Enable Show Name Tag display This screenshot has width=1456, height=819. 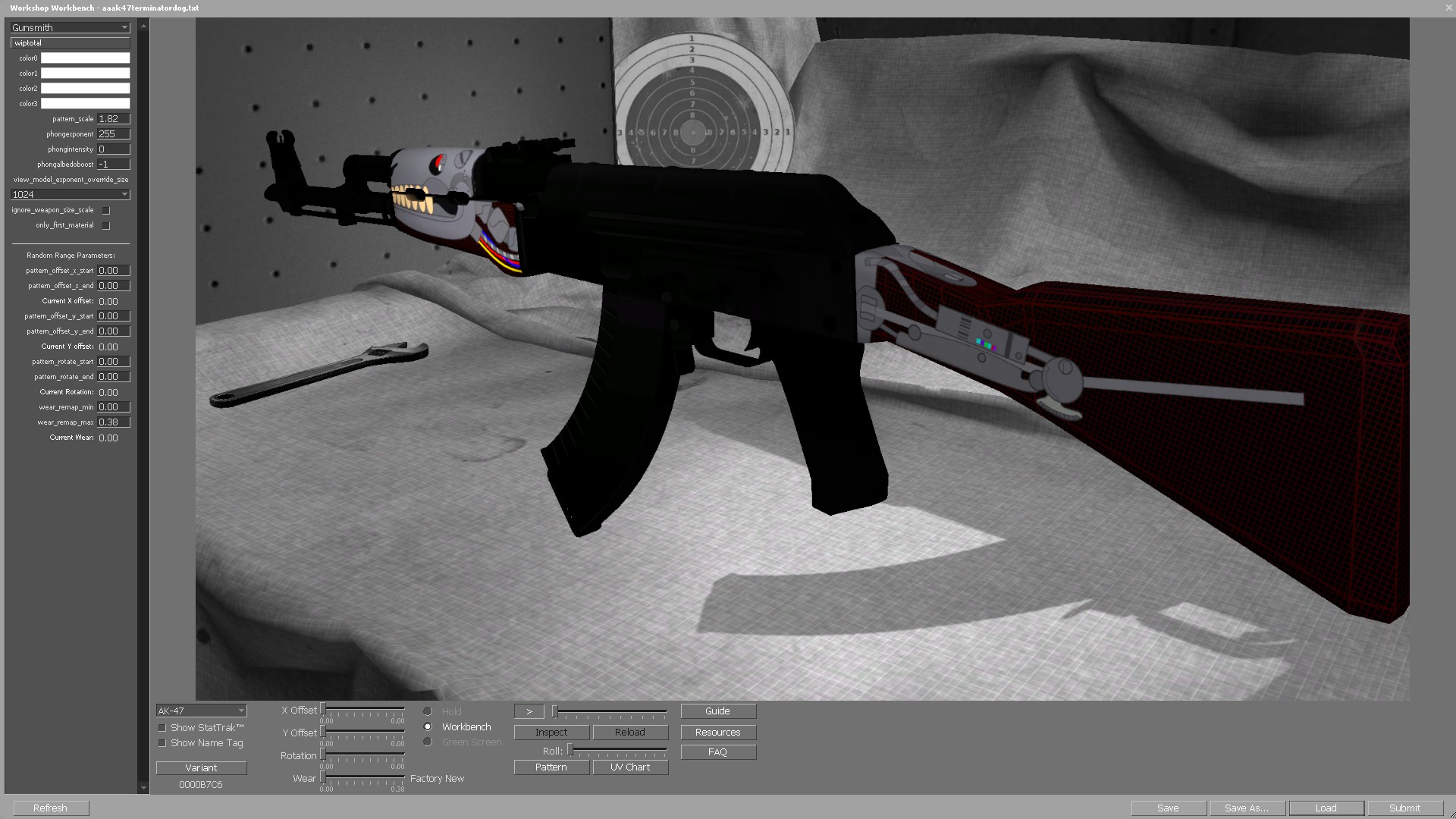tap(162, 742)
